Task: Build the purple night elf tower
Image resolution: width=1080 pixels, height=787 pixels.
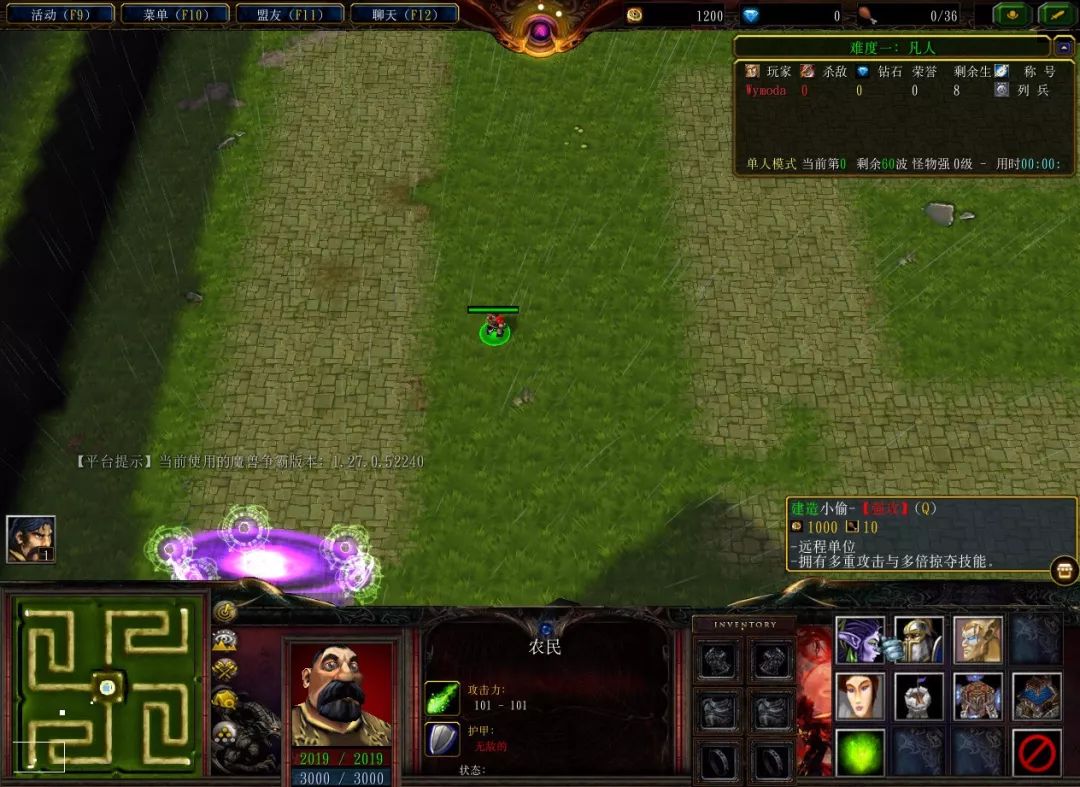Action: [860, 640]
